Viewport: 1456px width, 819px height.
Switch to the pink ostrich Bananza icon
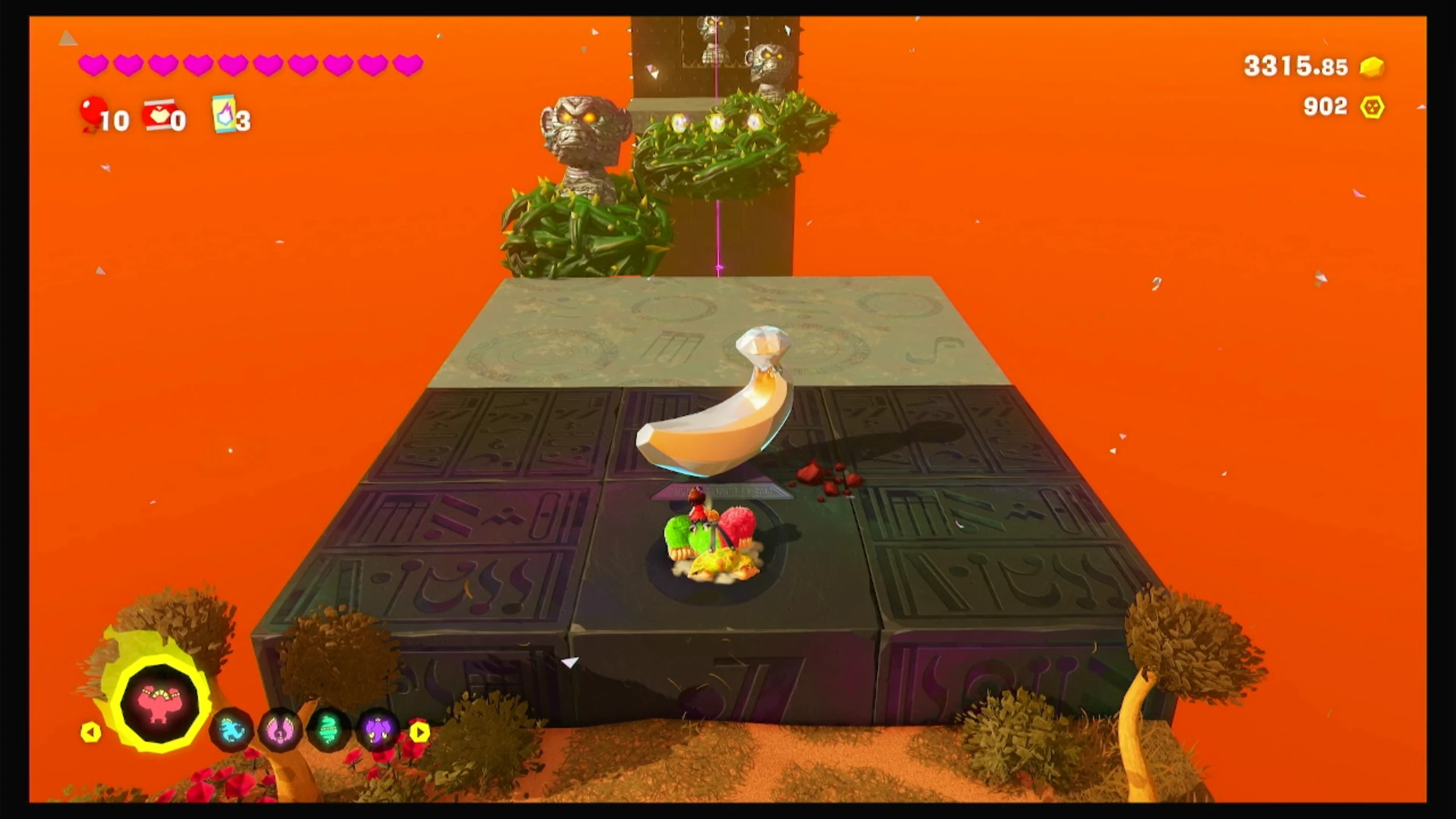click(x=280, y=730)
